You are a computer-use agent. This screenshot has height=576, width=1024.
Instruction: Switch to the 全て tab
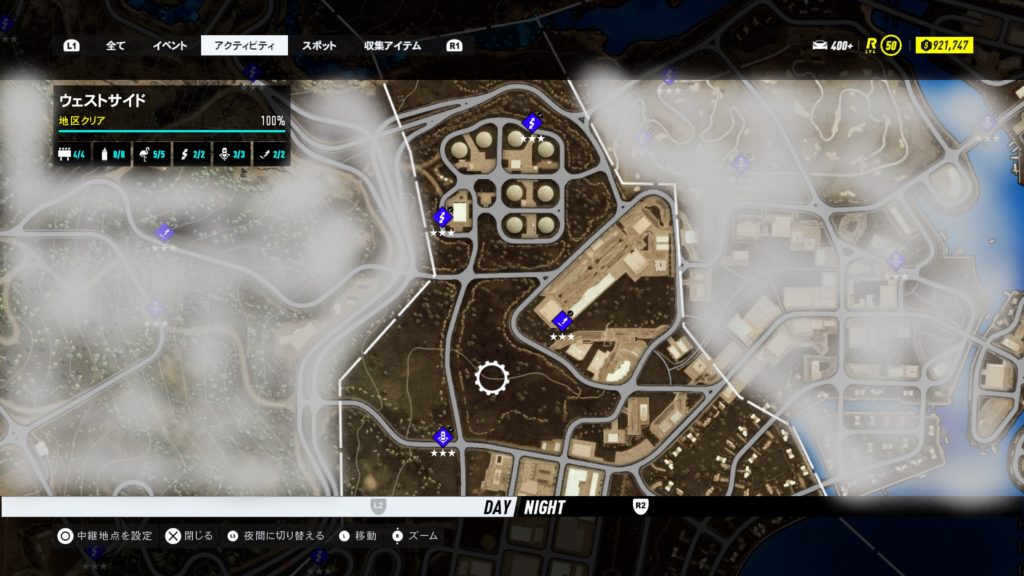tap(115, 46)
